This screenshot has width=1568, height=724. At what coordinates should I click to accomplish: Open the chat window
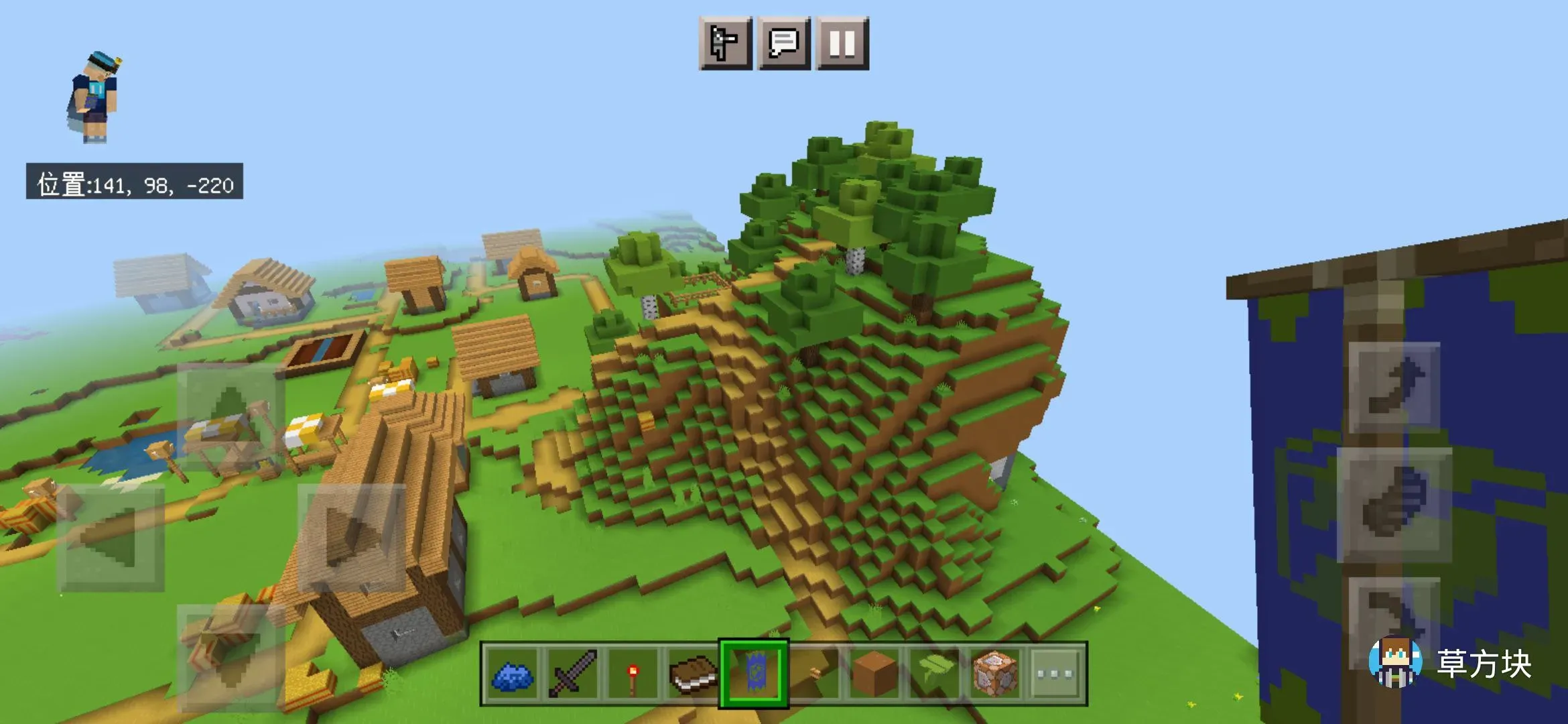pyautogui.click(x=783, y=44)
